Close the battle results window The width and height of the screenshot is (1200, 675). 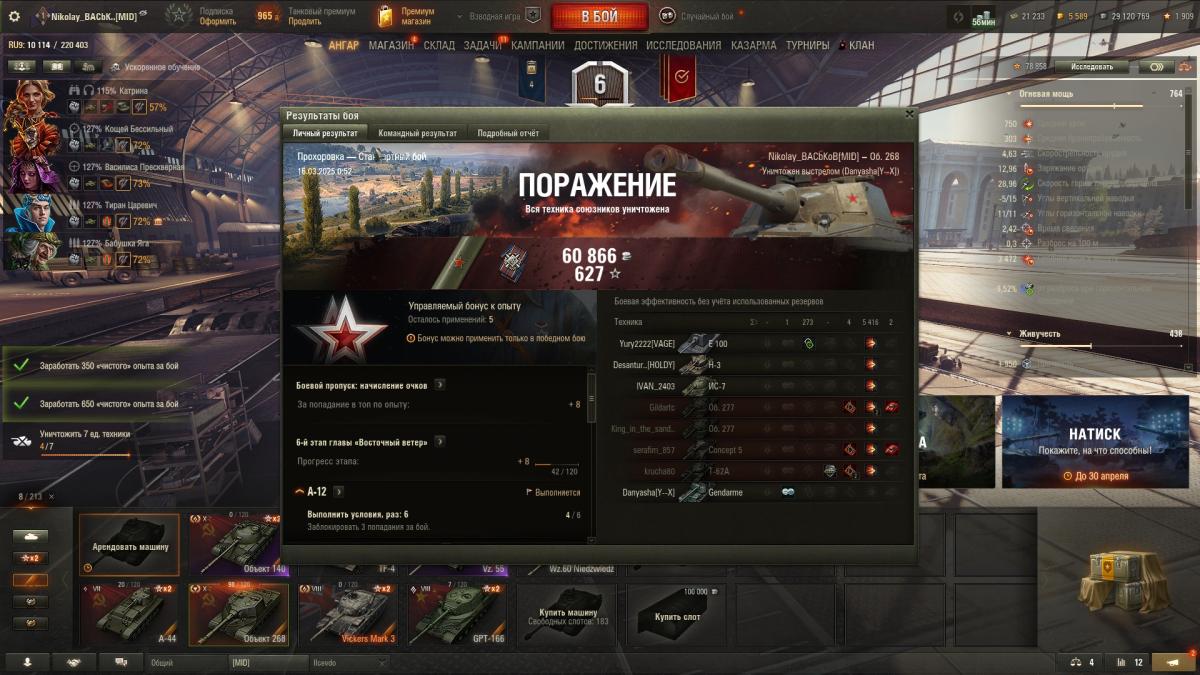pos(909,114)
